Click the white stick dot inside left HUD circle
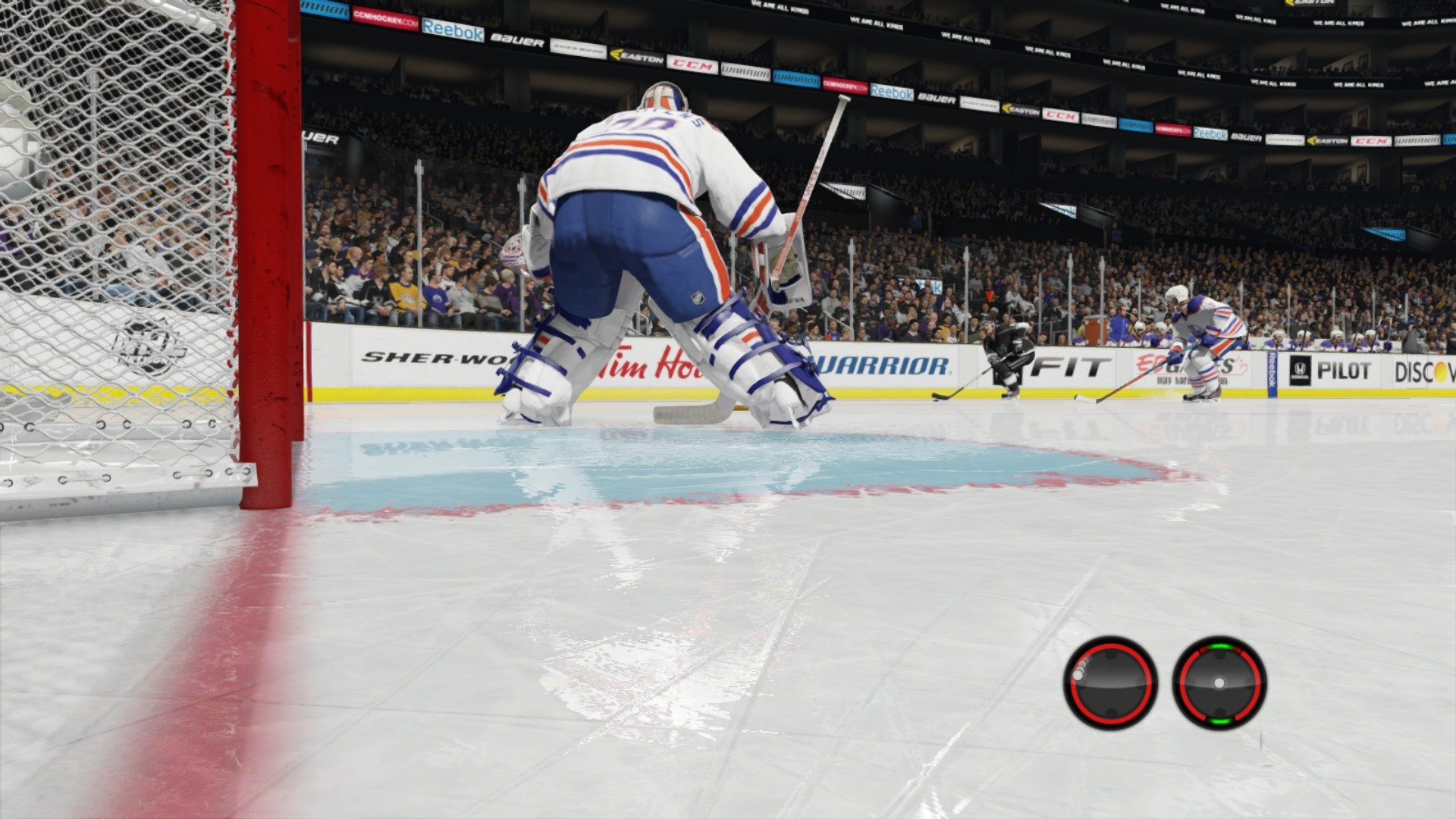The width and height of the screenshot is (1456, 819). click(x=1078, y=676)
